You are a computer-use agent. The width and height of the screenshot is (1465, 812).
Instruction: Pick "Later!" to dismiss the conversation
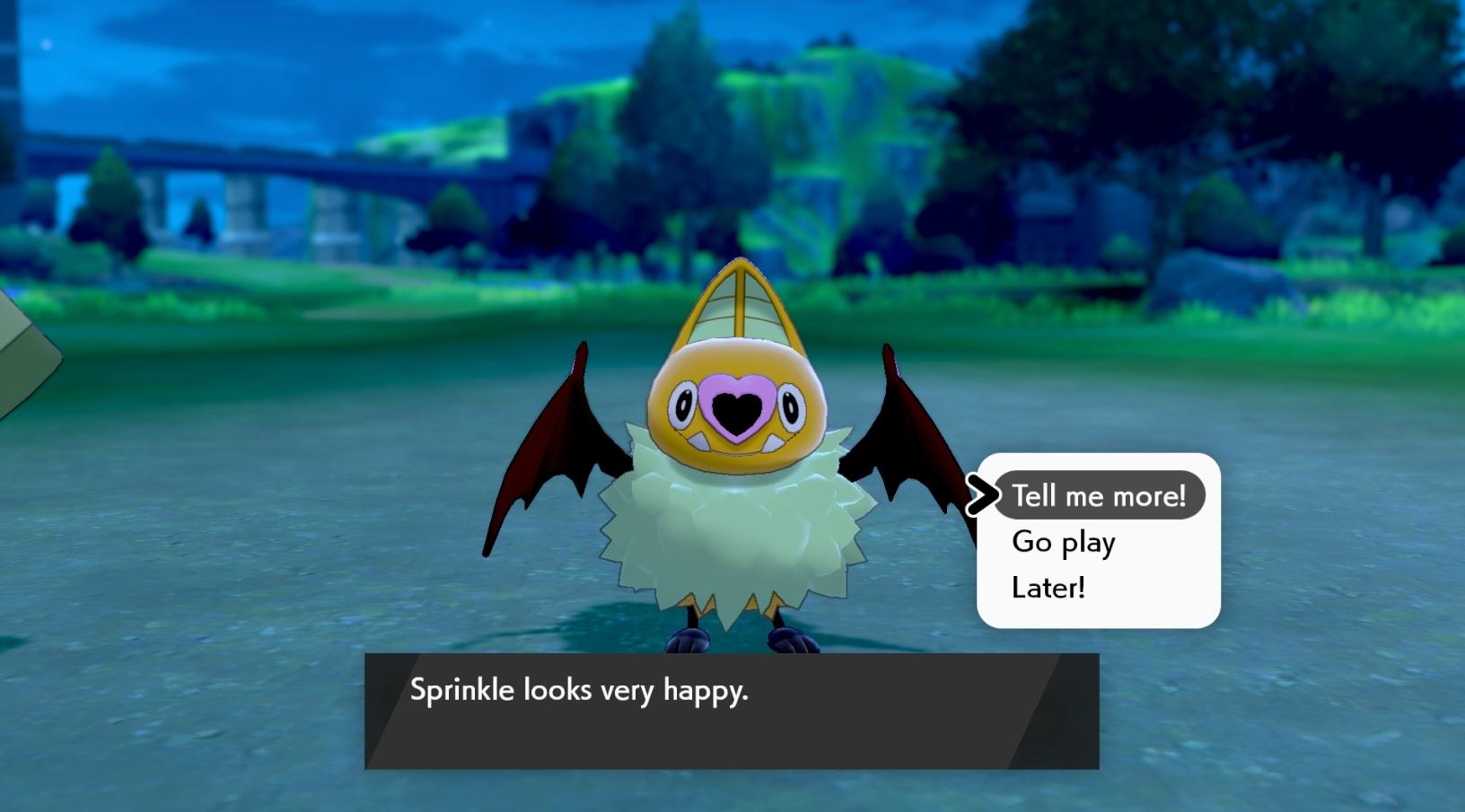click(x=1048, y=587)
